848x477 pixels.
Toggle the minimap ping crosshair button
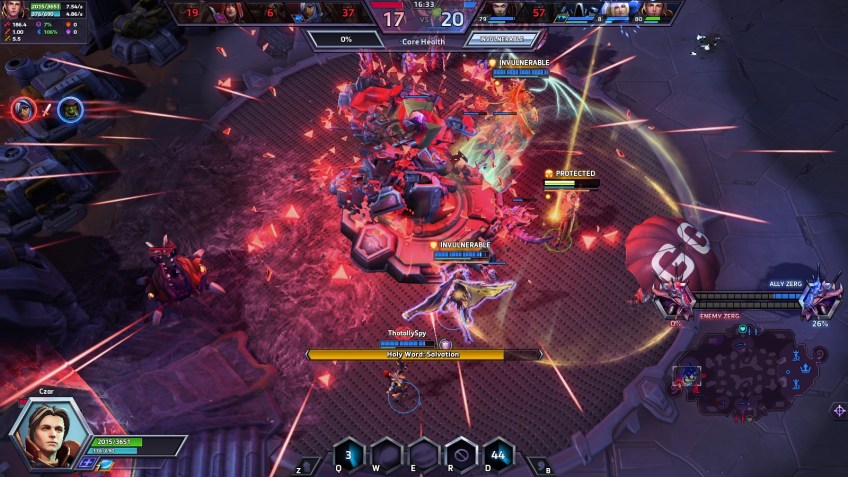click(838, 411)
